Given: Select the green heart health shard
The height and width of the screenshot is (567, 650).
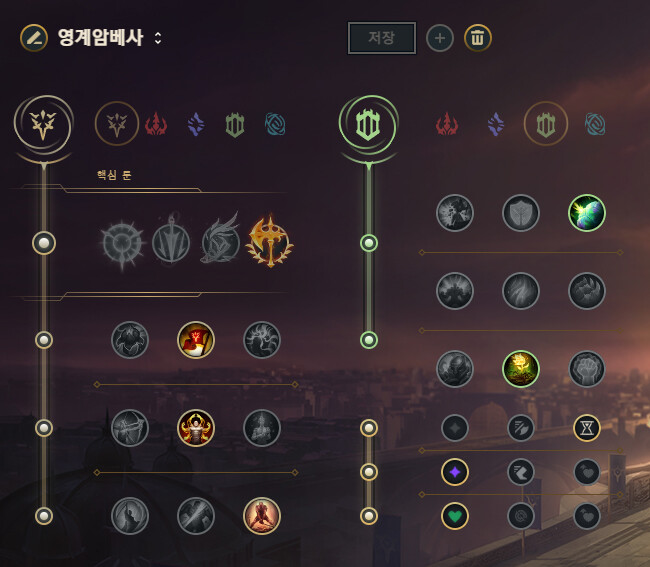Looking at the screenshot, I should [455, 516].
